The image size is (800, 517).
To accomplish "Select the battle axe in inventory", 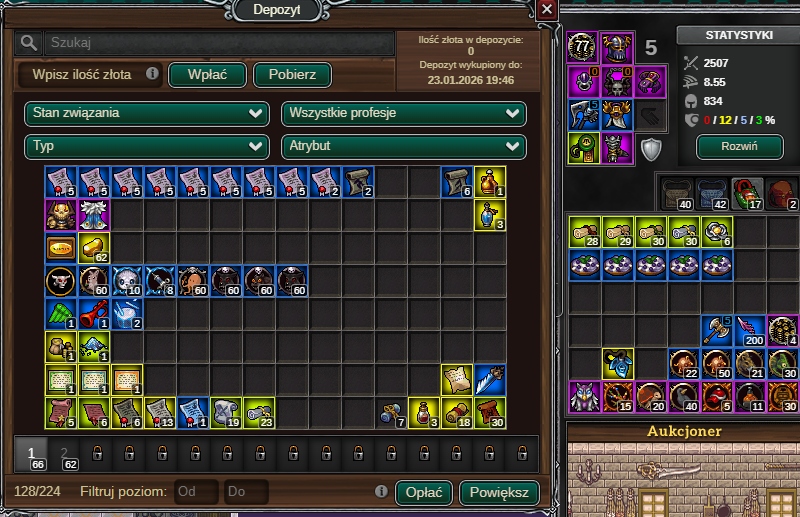I will [717, 330].
